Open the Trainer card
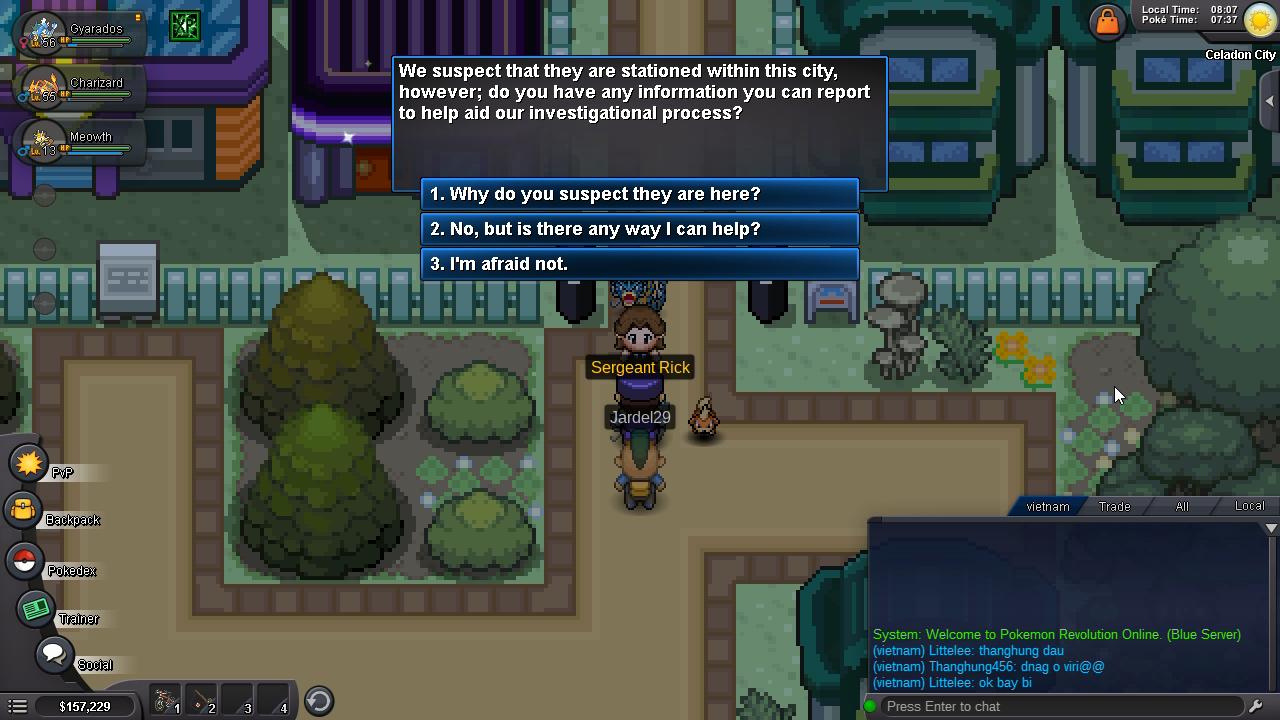Image resolution: width=1280 pixels, height=720 pixels. [35, 609]
